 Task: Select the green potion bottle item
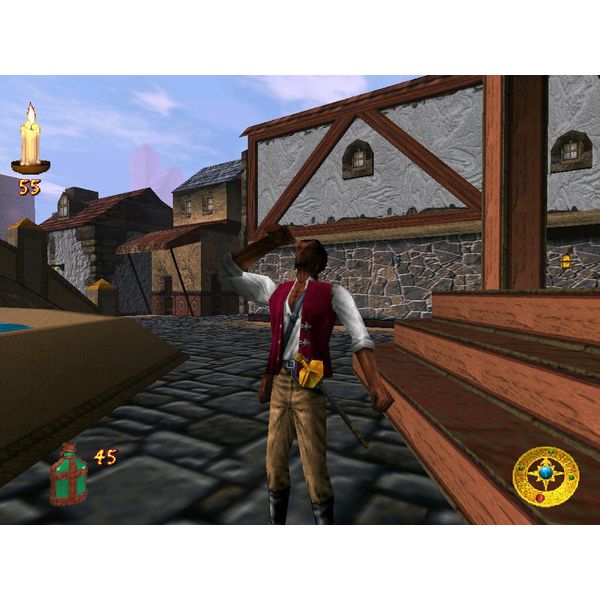click(69, 473)
